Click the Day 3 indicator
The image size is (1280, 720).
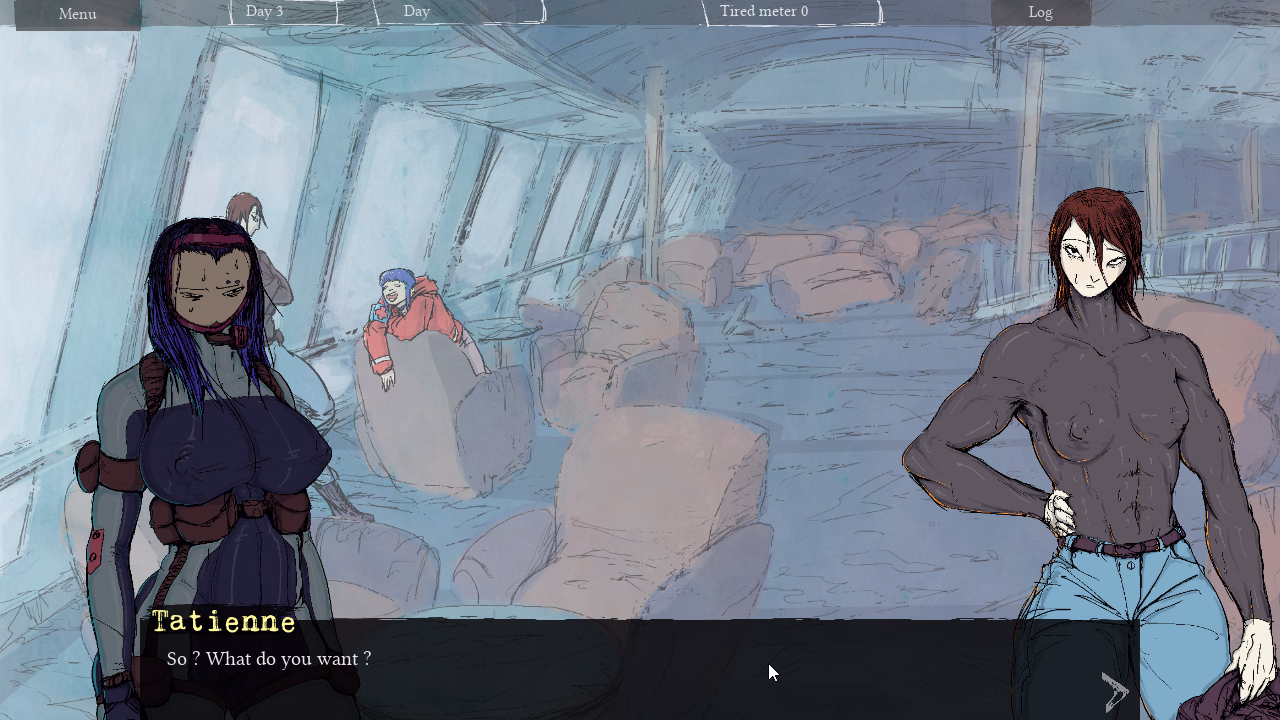point(263,11)
